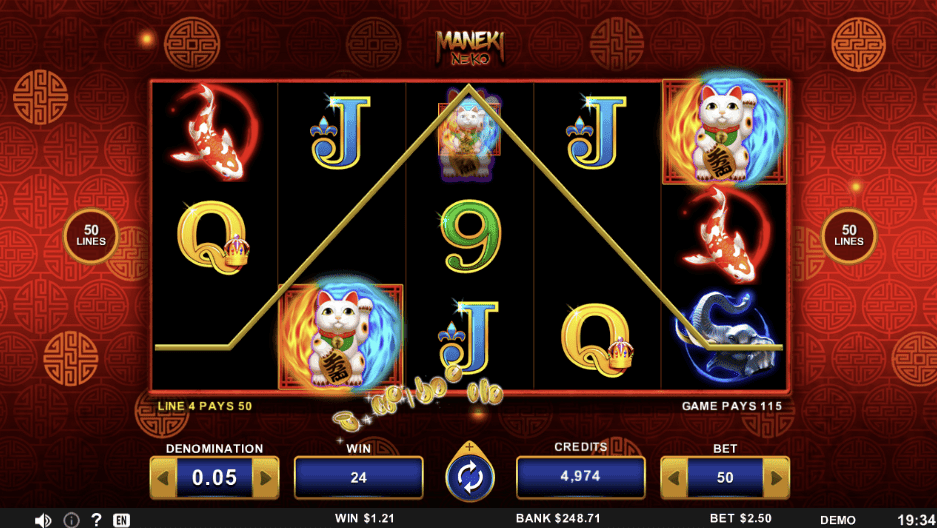The height and width of the screenshot is (528, 937).
Task: Raise the bet with its right arrow
Action: 776,478
